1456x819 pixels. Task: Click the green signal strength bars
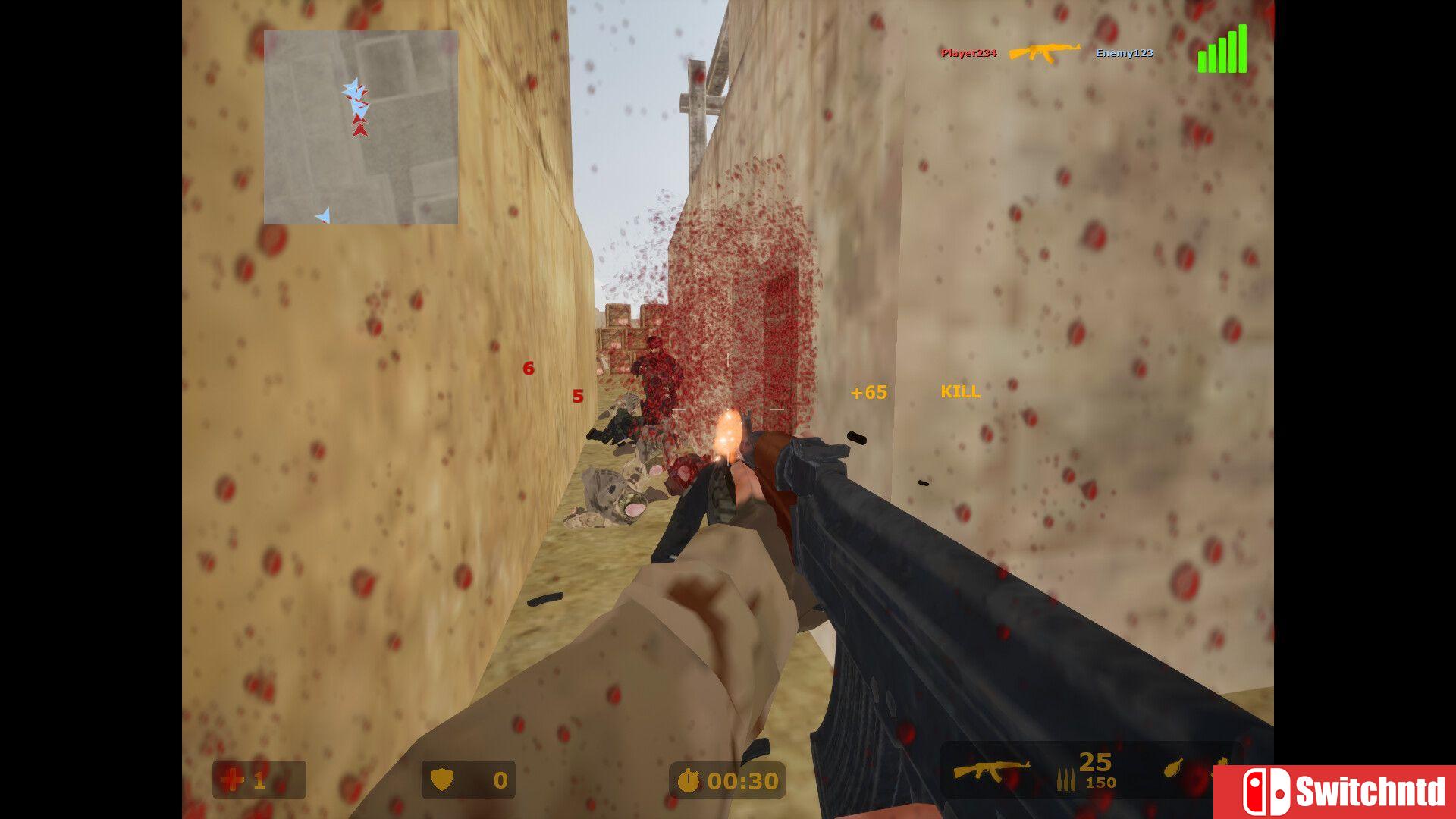[x=1222, y=50]
